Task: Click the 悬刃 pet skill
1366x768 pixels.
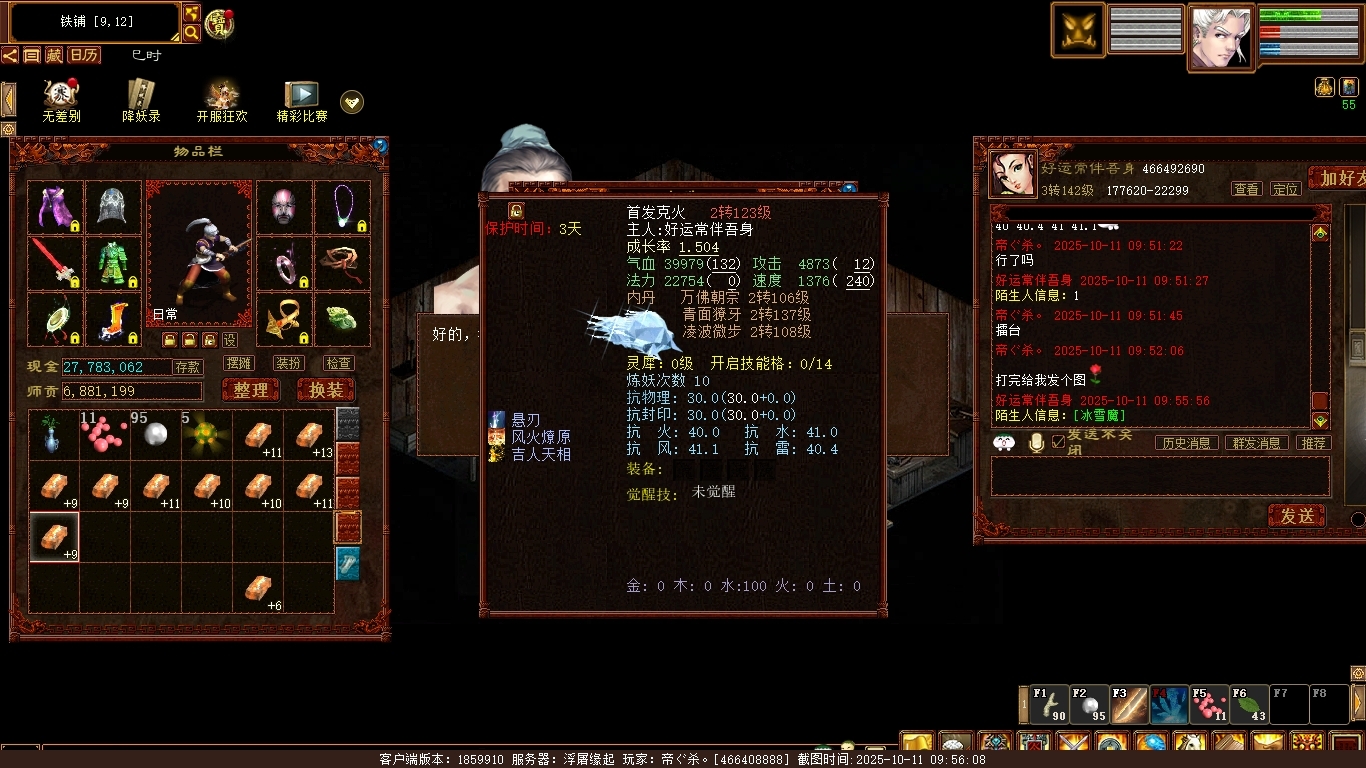Action: (526, 420)
